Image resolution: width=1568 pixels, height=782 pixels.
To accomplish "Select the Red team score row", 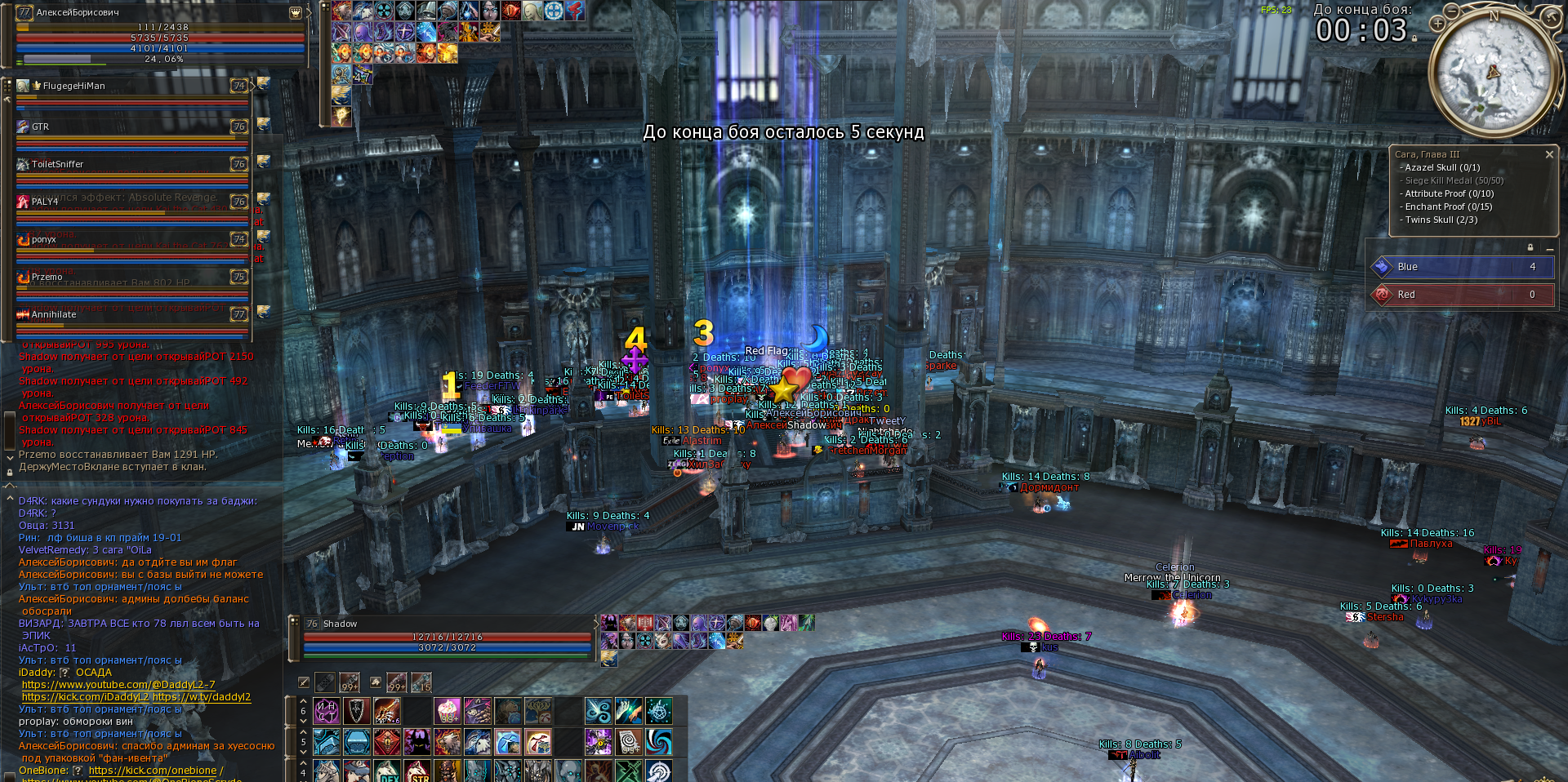I will coord(1462,295).
